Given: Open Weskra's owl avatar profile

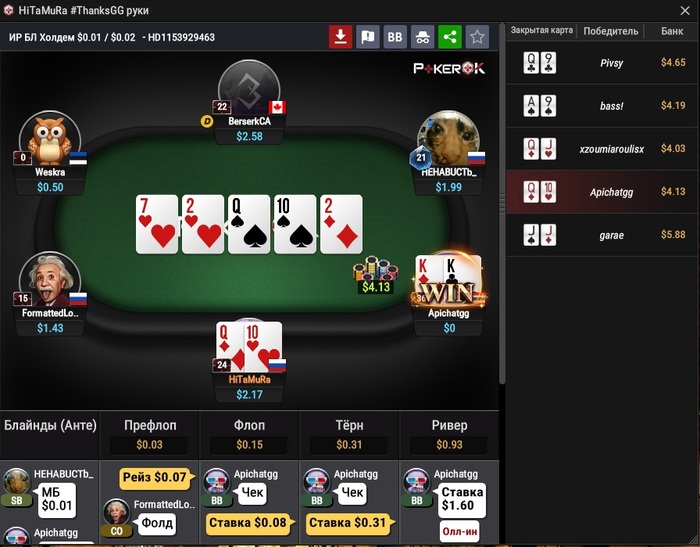Looking at the screenshot, I should coord(50,138).
